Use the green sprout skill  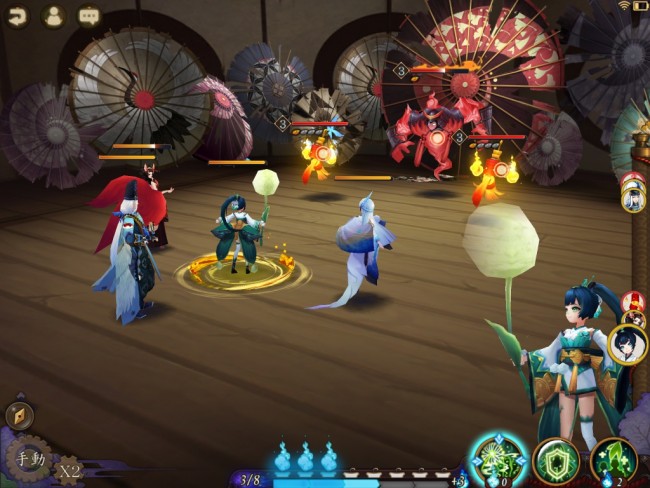(613, 462)
